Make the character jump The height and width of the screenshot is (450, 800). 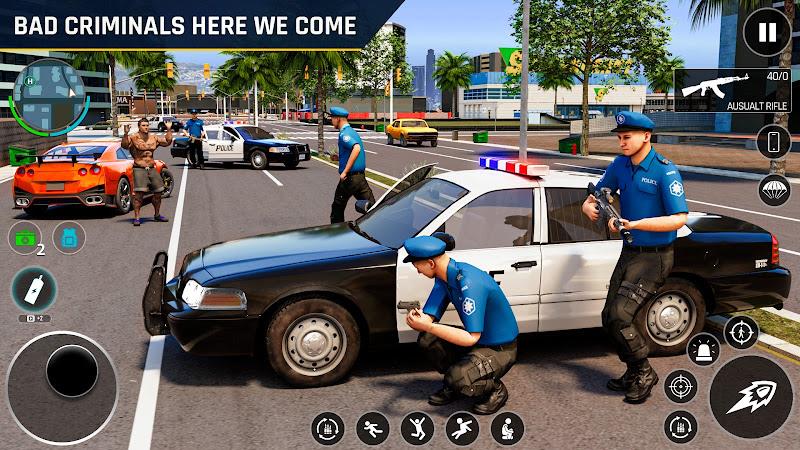(417, 428)
